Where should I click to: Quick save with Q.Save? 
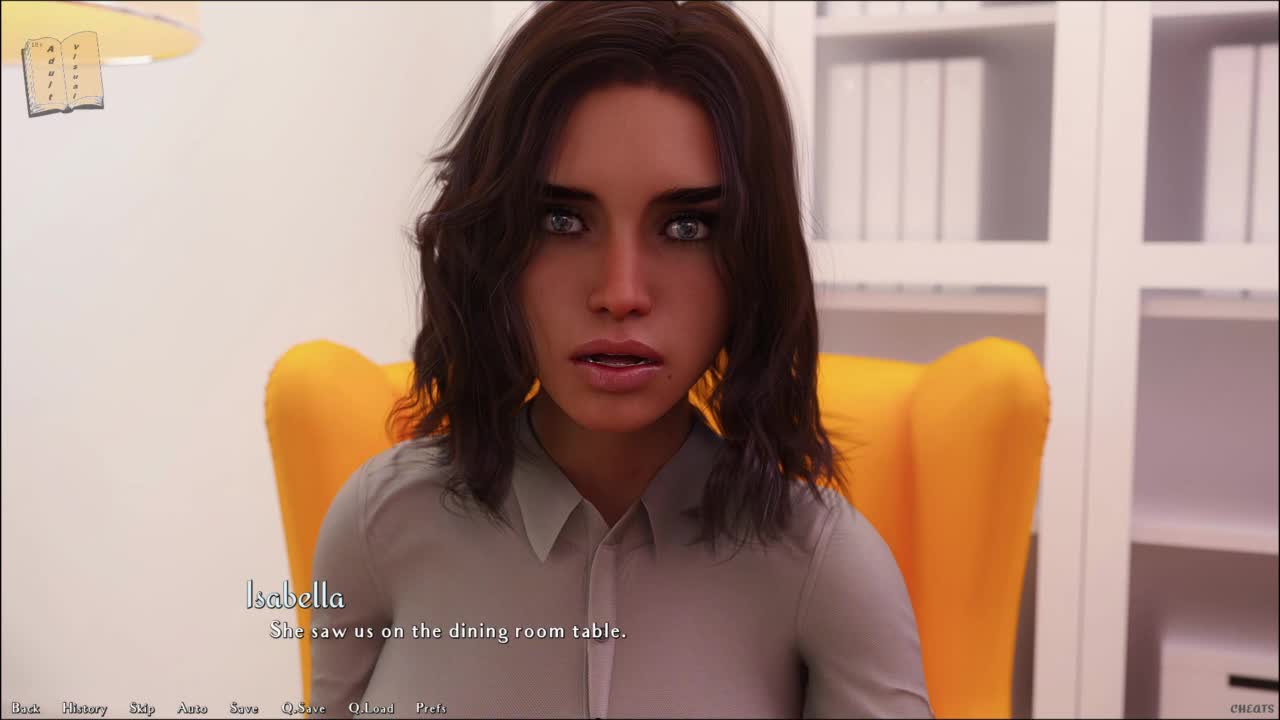point(303,708)
